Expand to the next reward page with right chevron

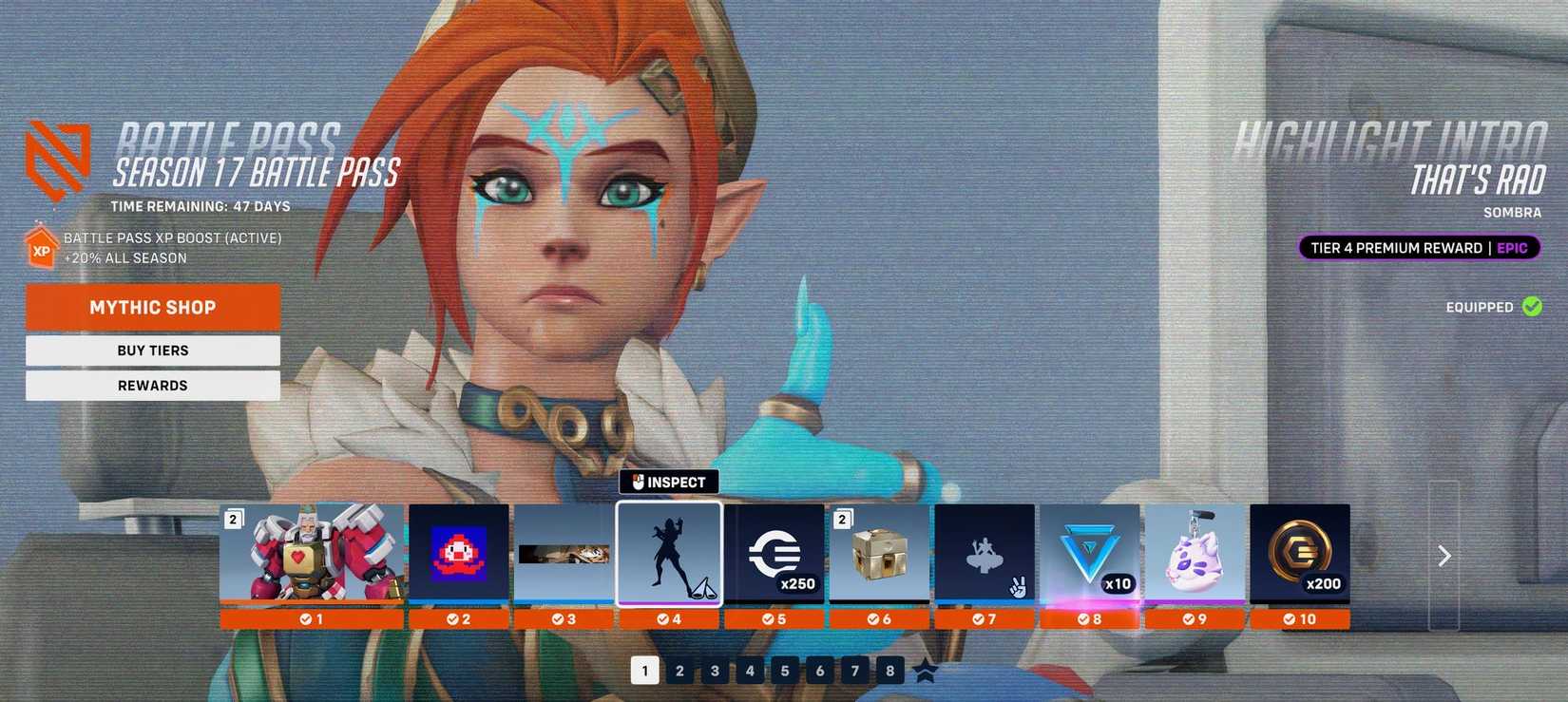tap(1444, 555)
